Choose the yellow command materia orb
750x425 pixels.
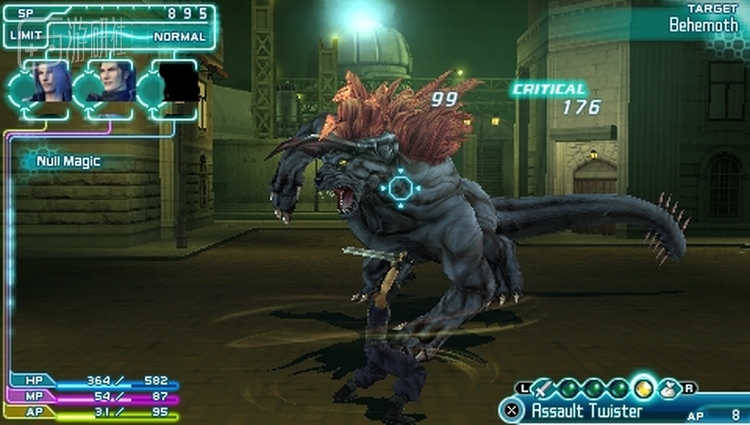click(645, 388)
